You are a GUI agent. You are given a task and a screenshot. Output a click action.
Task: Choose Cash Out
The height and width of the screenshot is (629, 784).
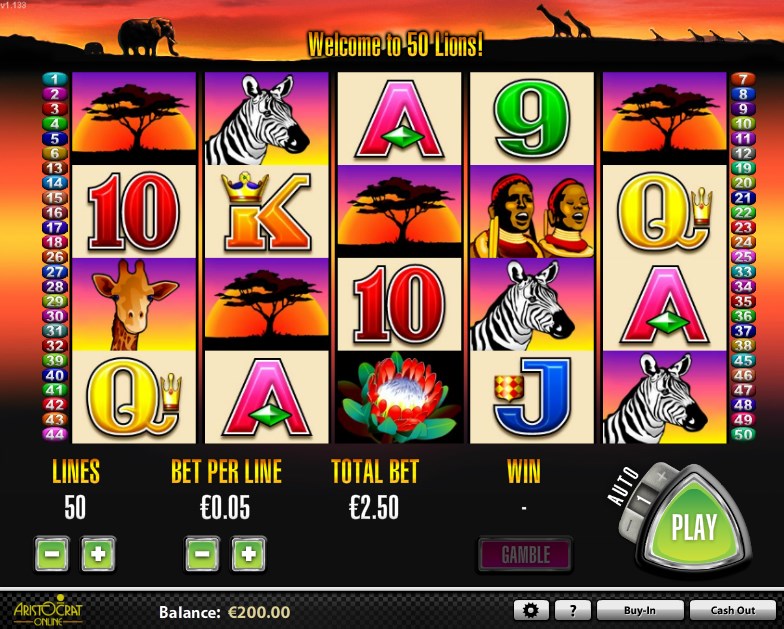tap(732, 610)
